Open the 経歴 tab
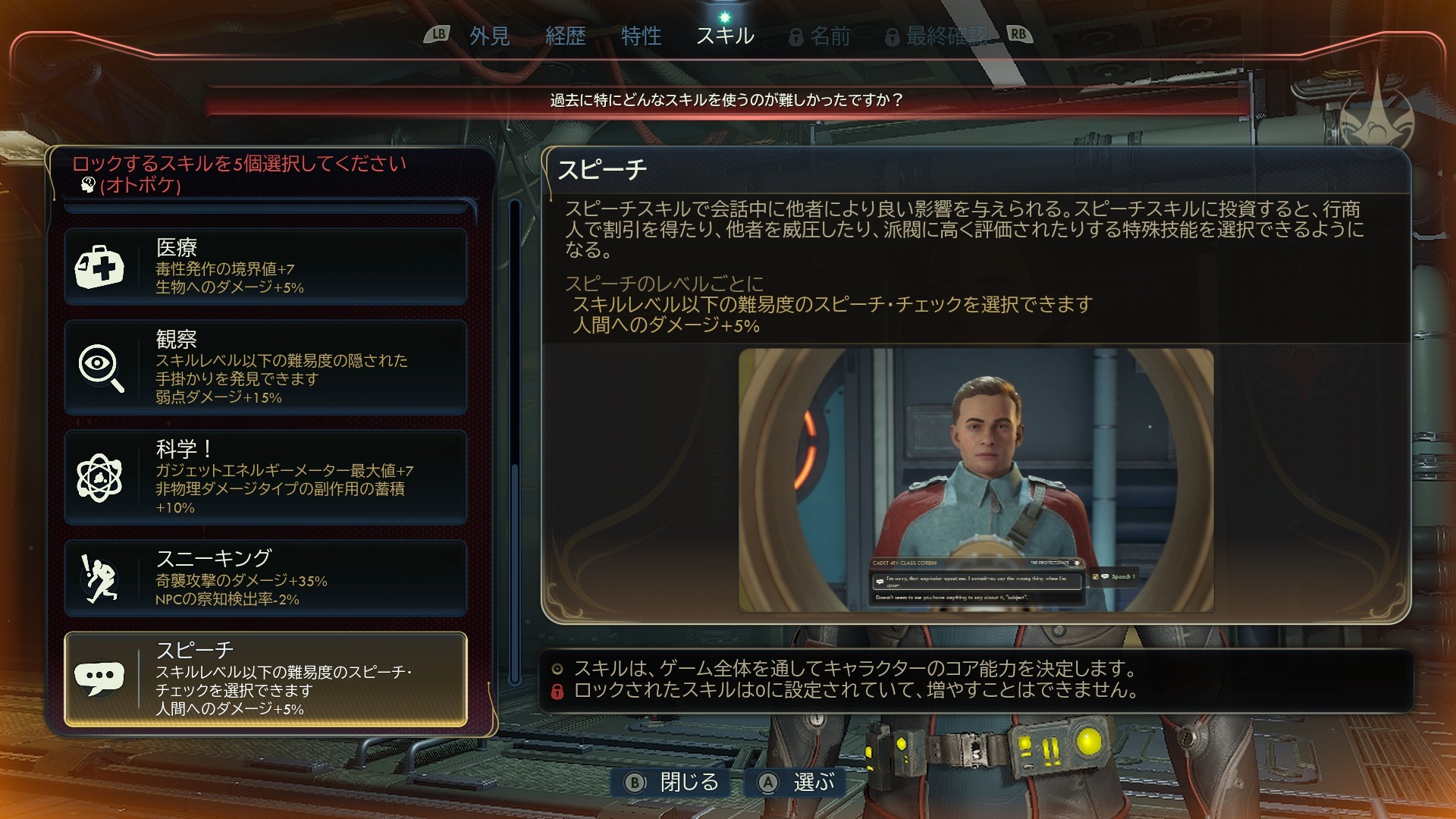This screenshot has width=1456, height=819. pyautogui.click(x=565, y=34)
